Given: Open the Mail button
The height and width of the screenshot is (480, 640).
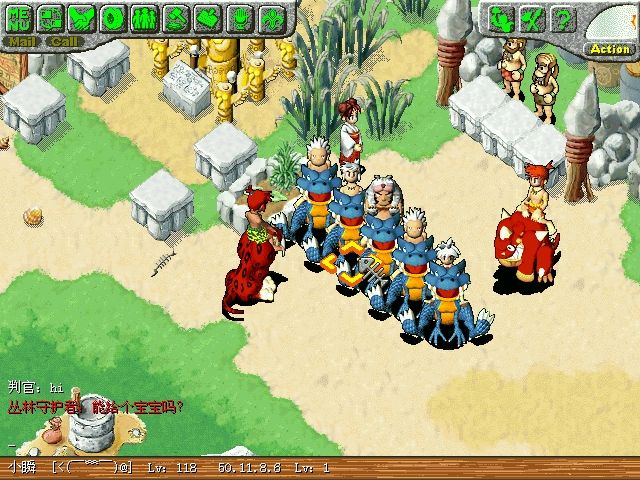Looking at the screenshot, I should pyautogui.click(x=23, y=42).
